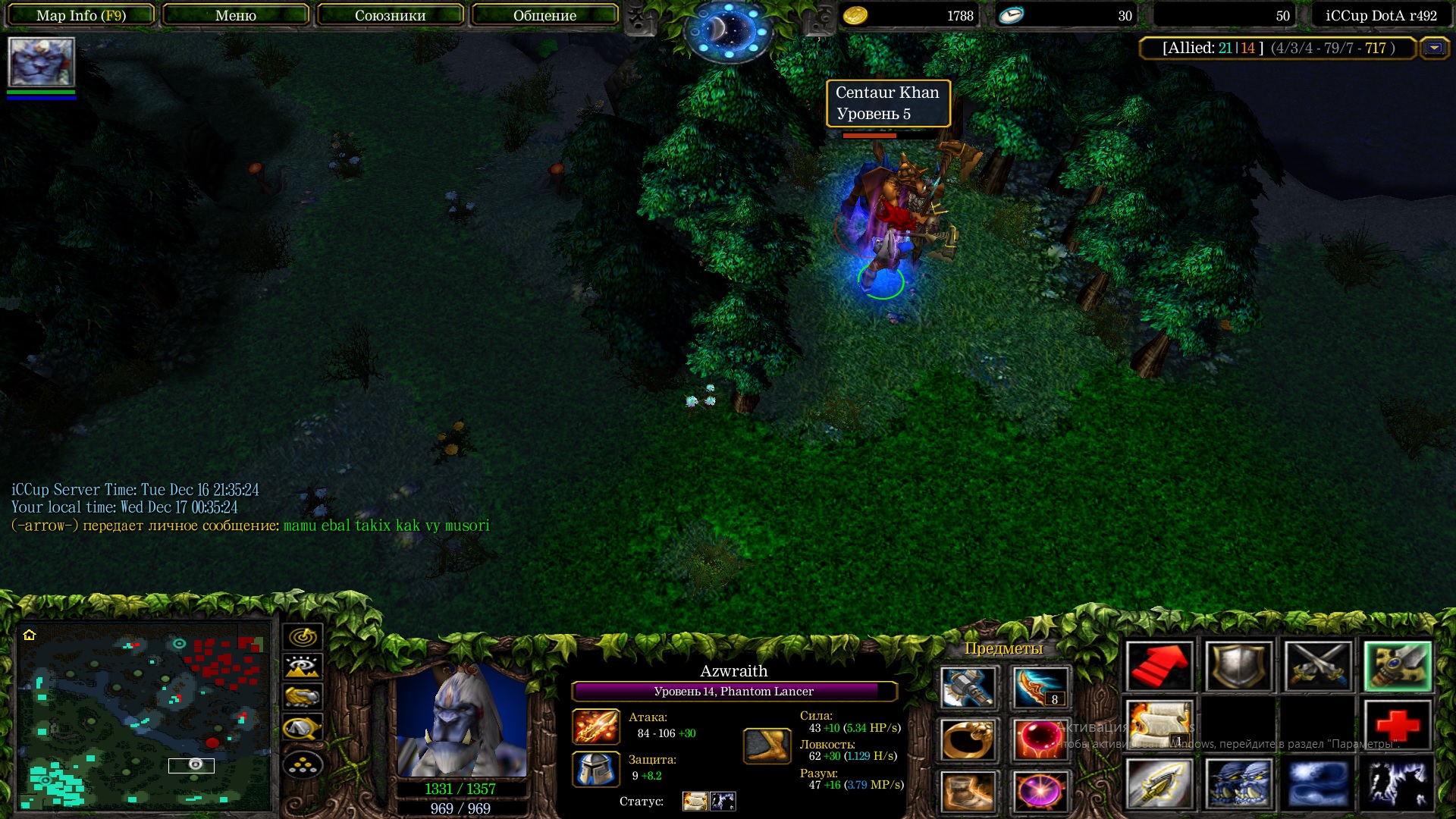Open hero skills with the red cross
1456x819 pixels.
click(1397, 725)
